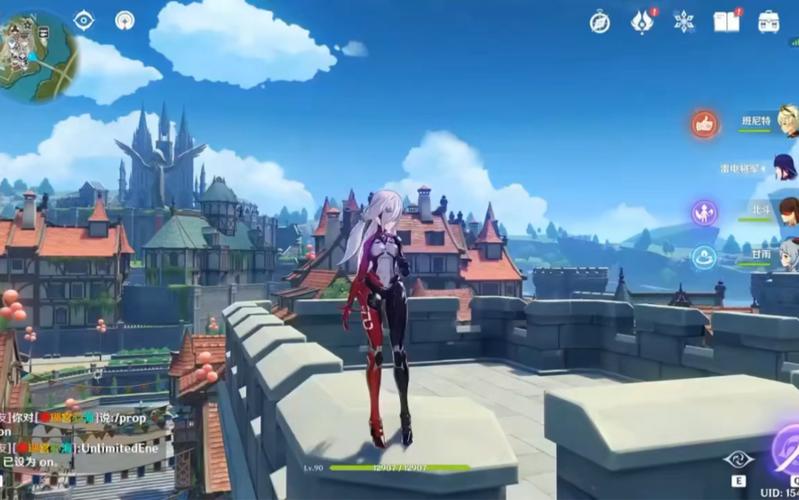Open the wish star icon with red badge
The width and height of the screenshot is (799, 500).
click(642, 22)
